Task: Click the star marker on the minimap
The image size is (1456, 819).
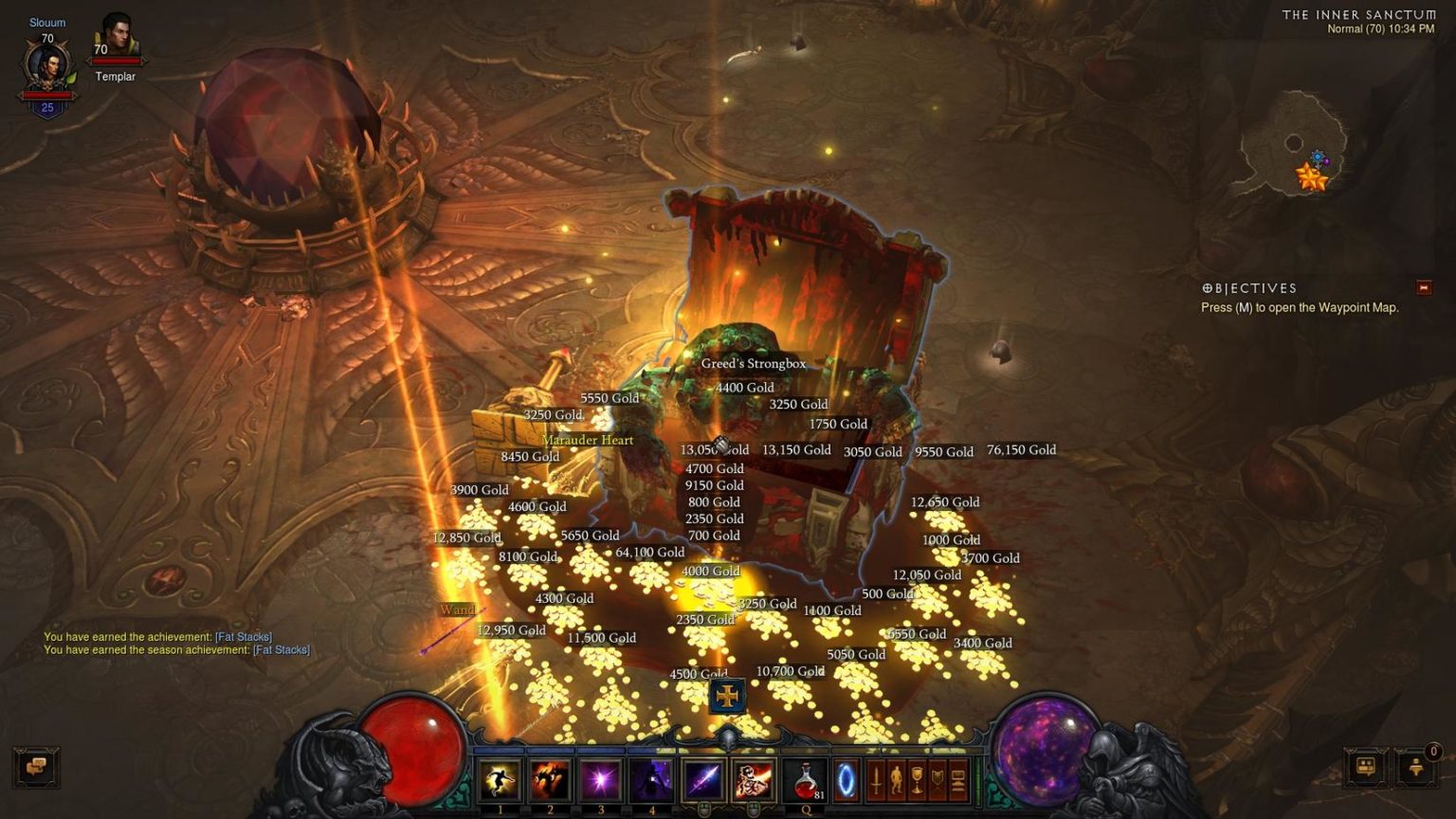Action: pyautogui.click(x=1313, y=175)
